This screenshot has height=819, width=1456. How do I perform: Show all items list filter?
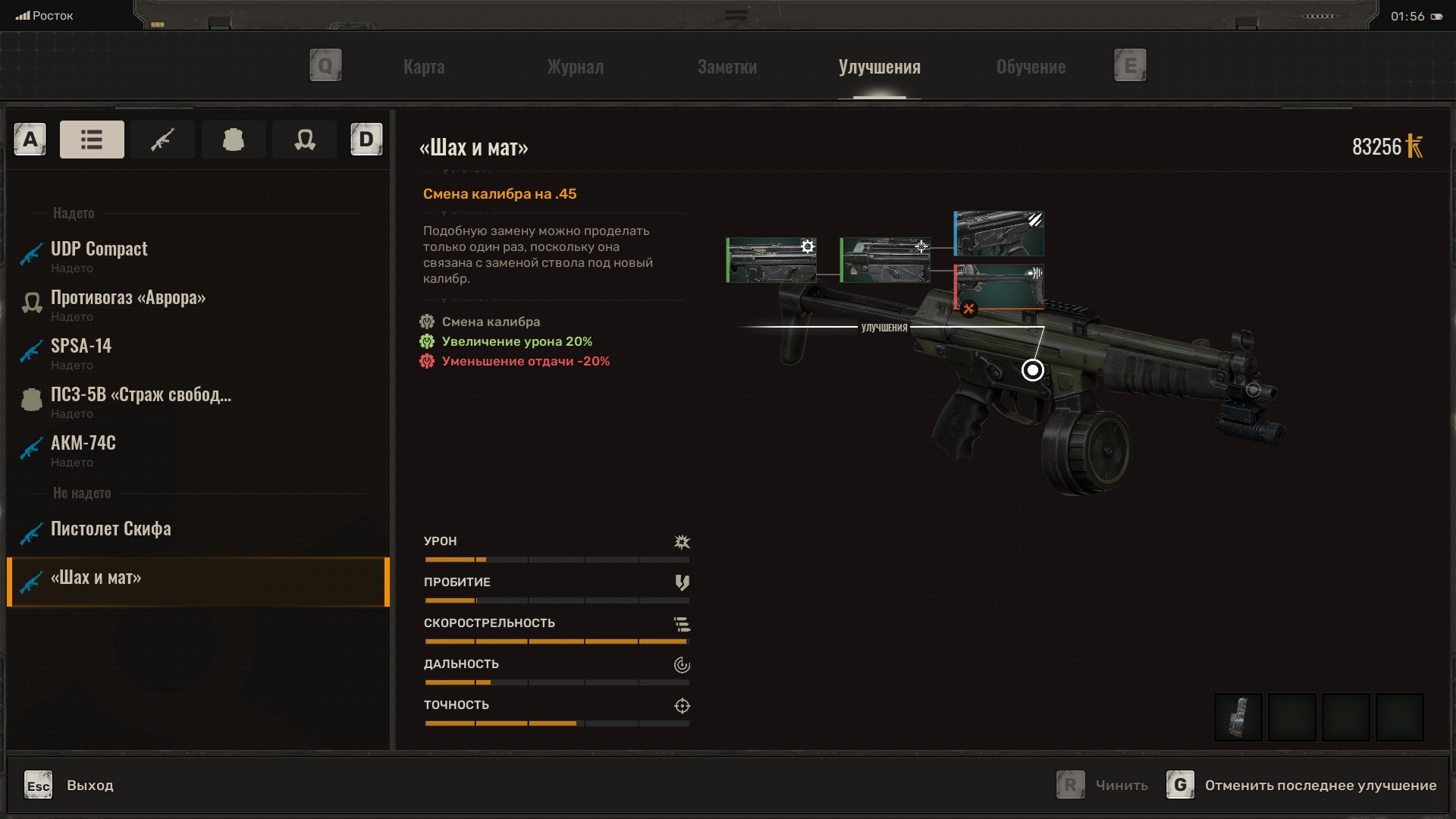92,140
